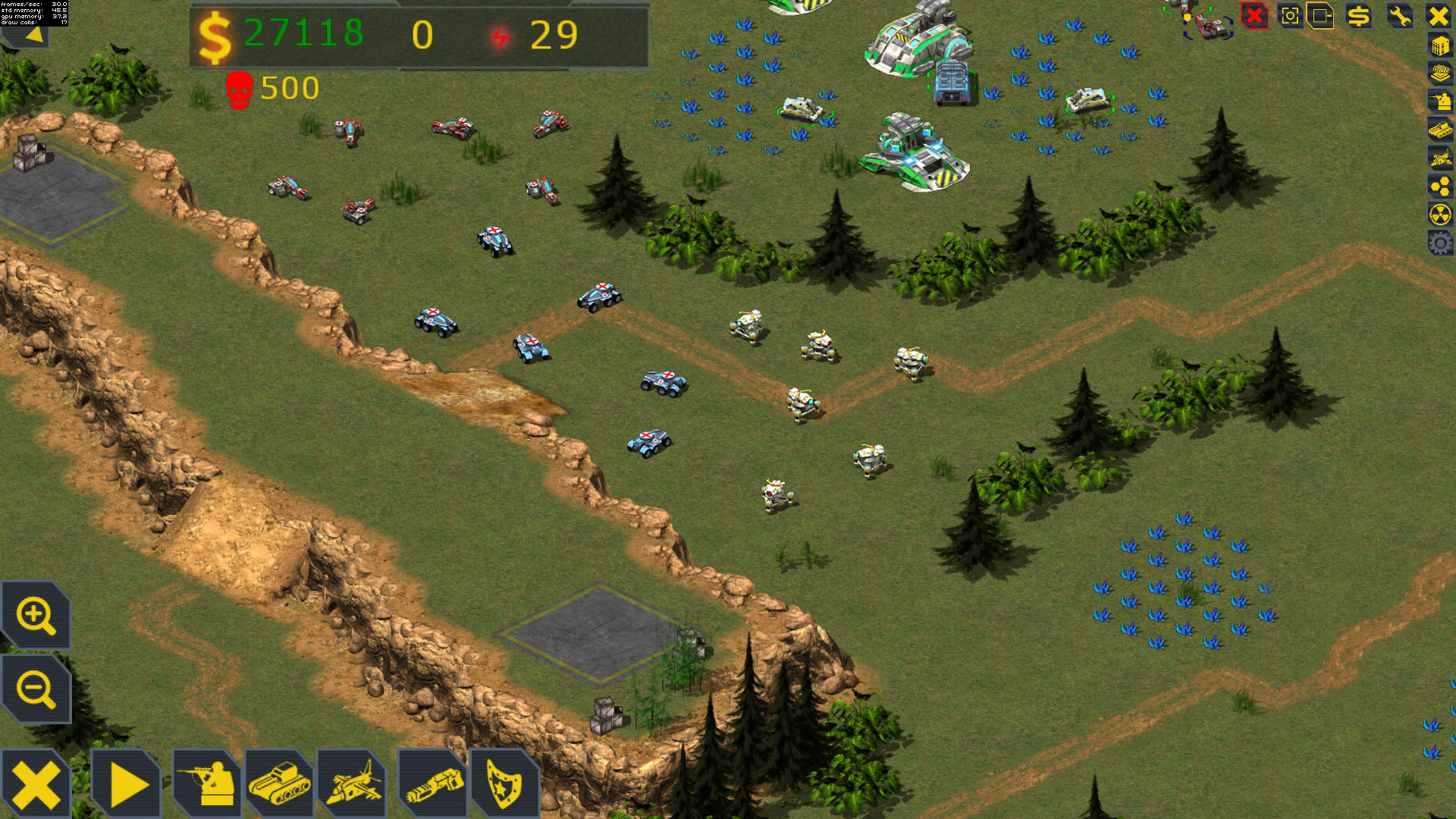Click the red cancel attack icon

click(1254, 16)
